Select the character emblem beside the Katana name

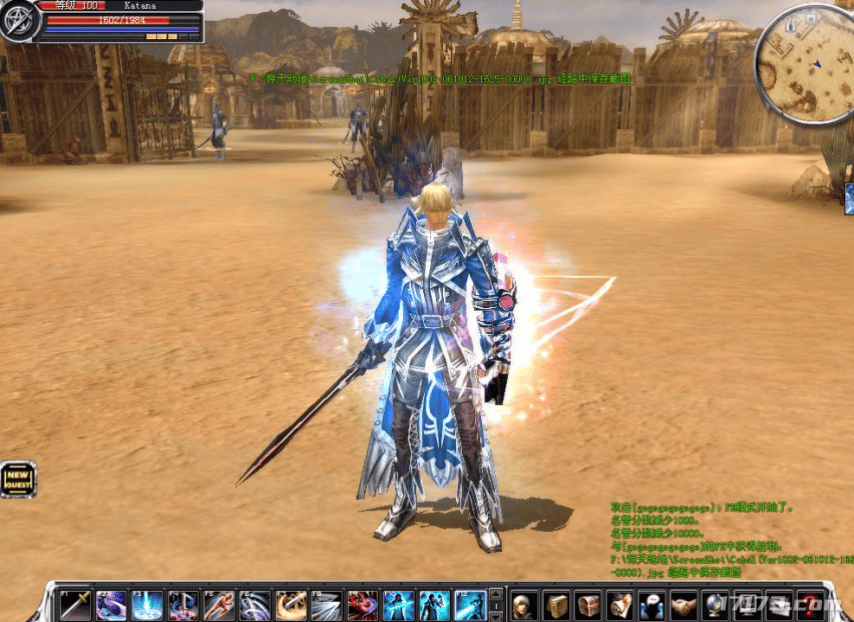coord(20,22)
